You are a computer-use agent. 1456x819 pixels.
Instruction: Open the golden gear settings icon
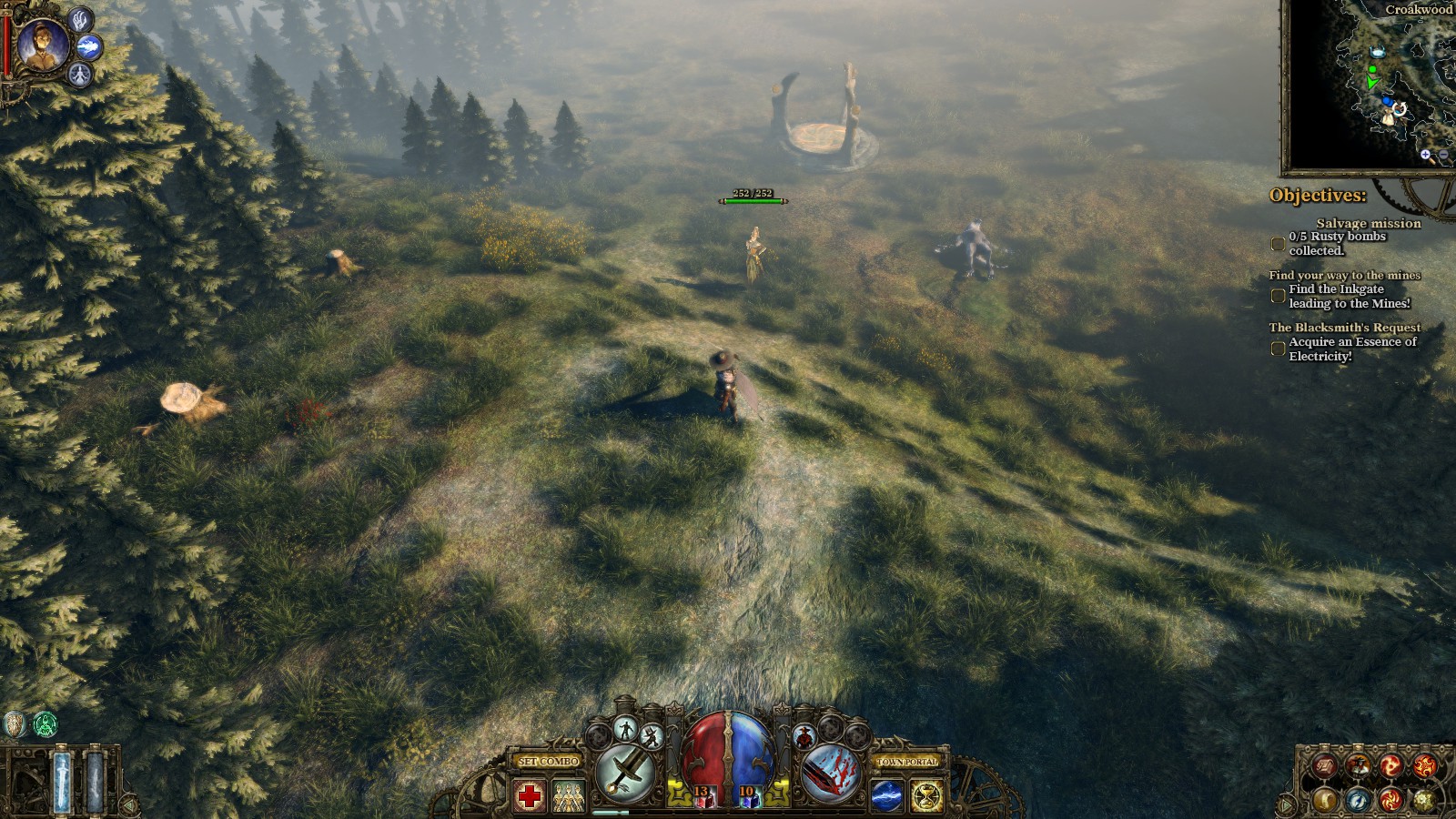click(1423, 800)
